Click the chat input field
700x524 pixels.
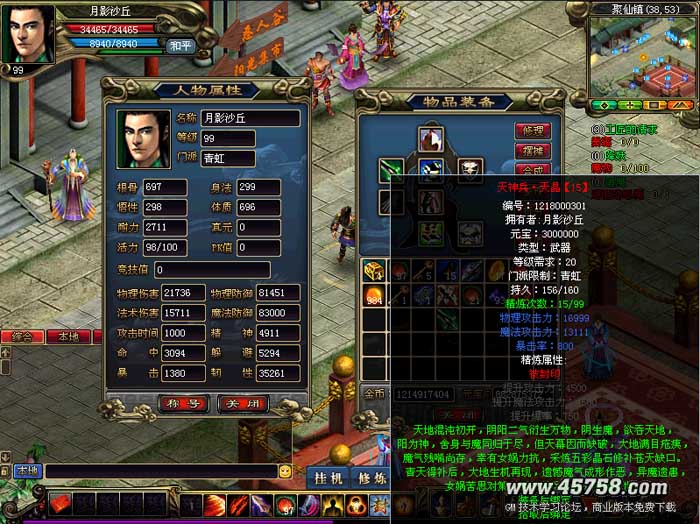tap(160, 471)
